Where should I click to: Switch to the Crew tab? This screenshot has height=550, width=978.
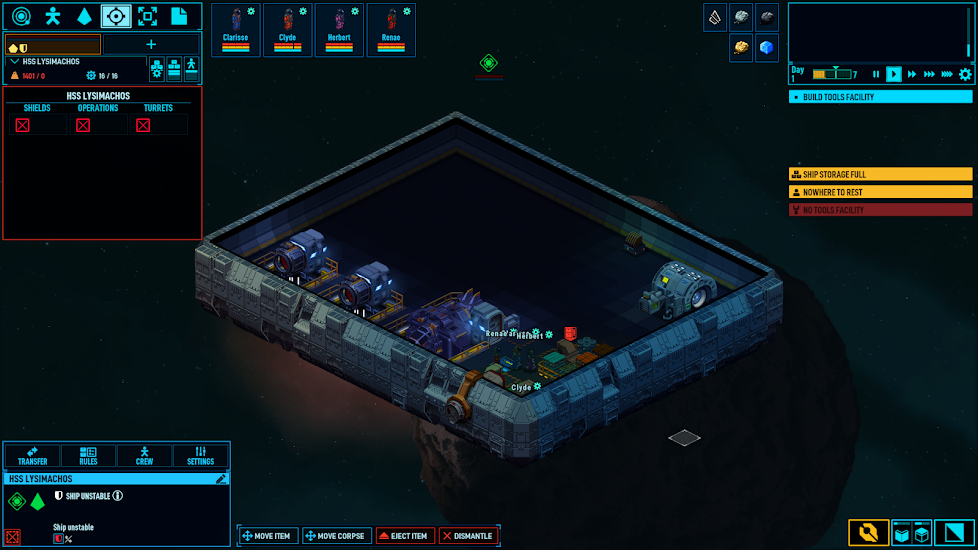[x=144, y=456]
